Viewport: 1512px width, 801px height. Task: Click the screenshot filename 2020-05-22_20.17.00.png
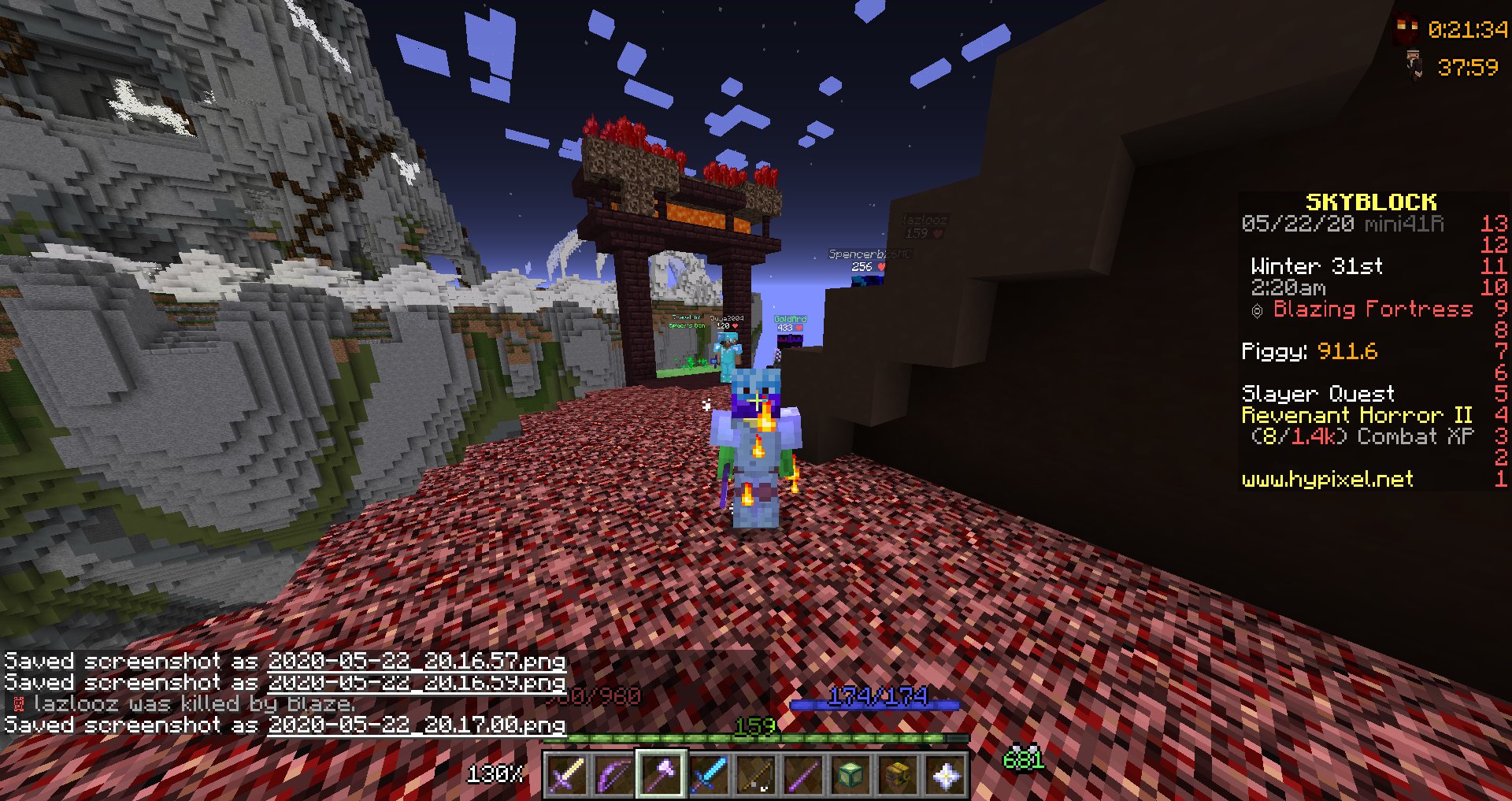click(417, 724)
